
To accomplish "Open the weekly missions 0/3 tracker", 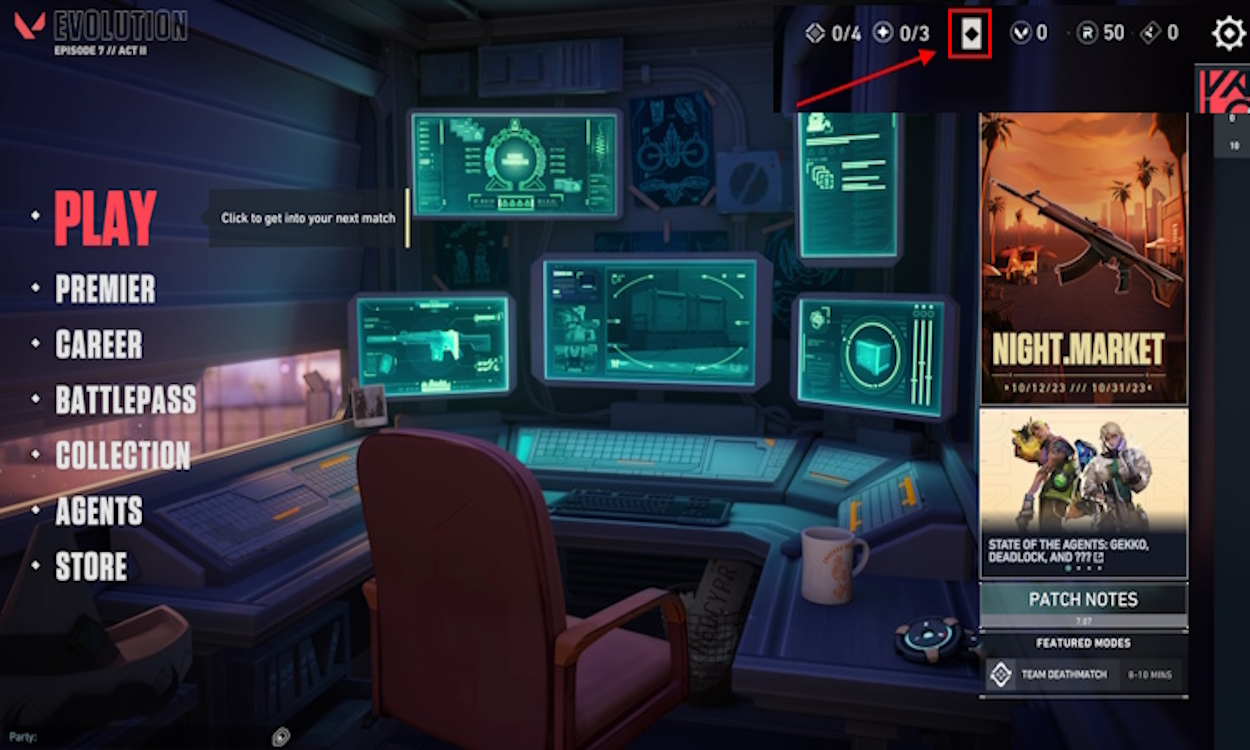I will coord(901,33).
